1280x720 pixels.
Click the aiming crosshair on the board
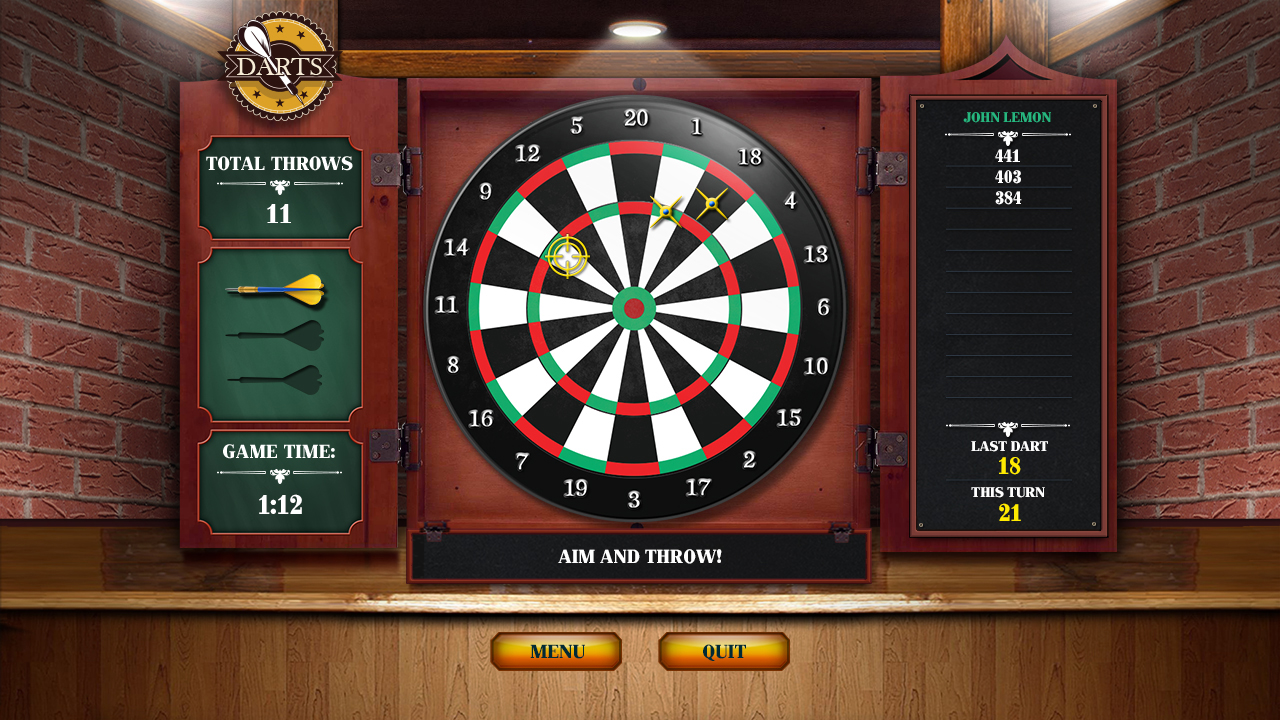(x=566, y=256)
